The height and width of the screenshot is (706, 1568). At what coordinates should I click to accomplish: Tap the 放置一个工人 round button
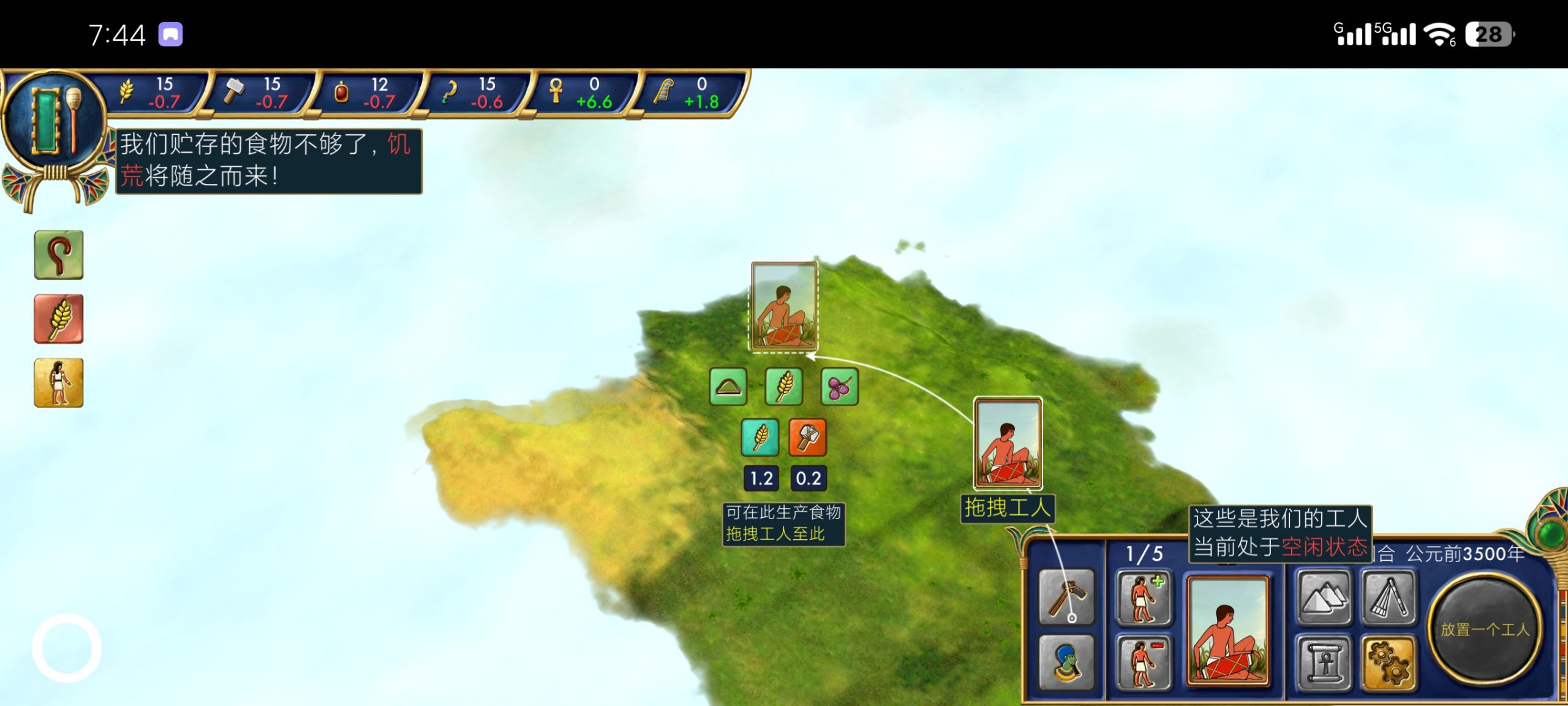(x=1485, y=629)
